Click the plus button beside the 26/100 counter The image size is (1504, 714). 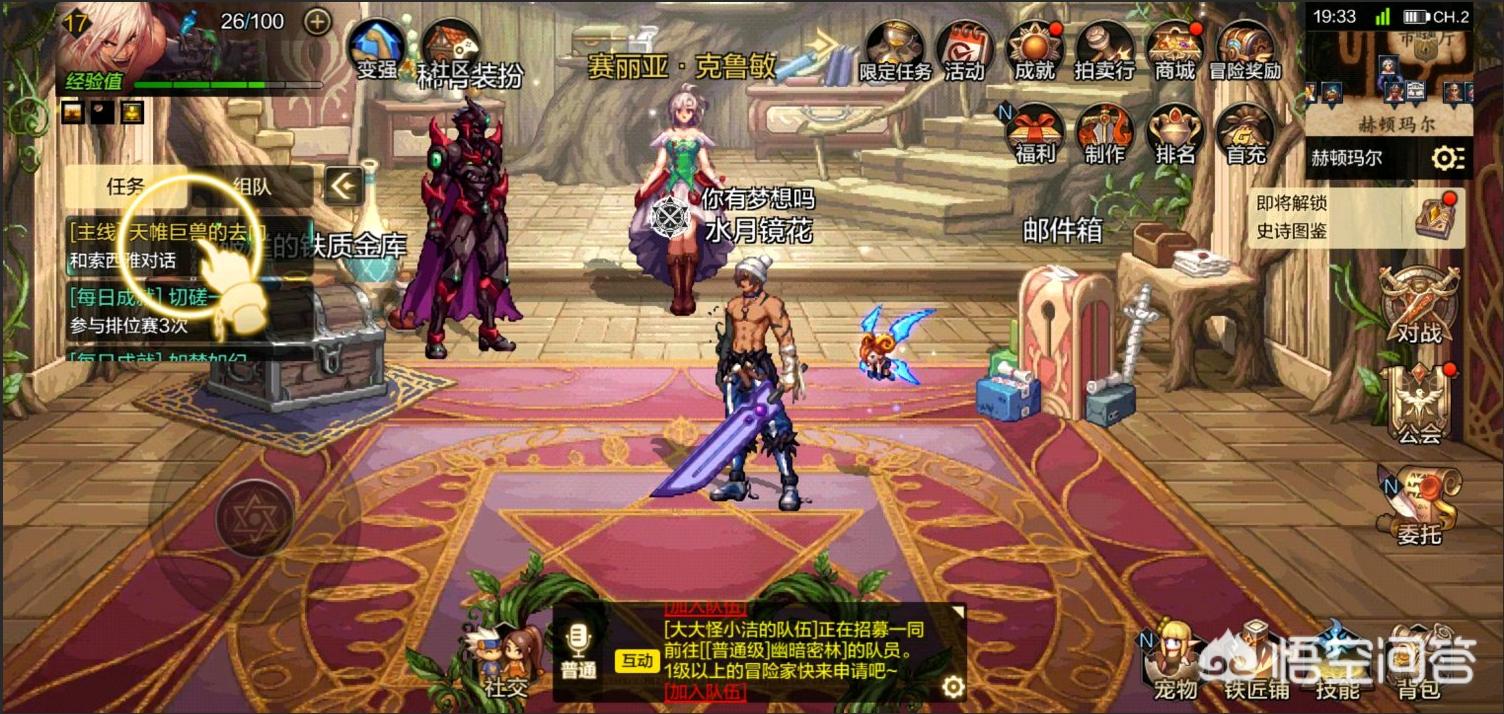tap(317, 21)
